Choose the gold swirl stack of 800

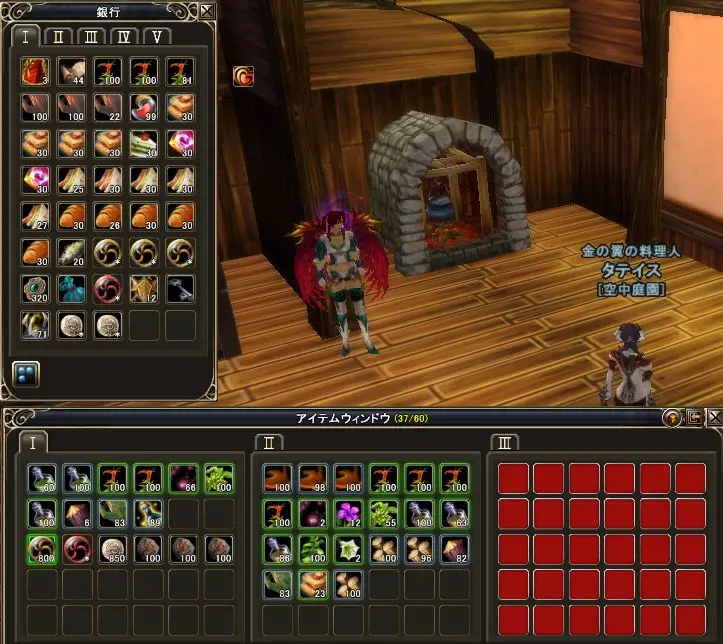tap(42, 549)
